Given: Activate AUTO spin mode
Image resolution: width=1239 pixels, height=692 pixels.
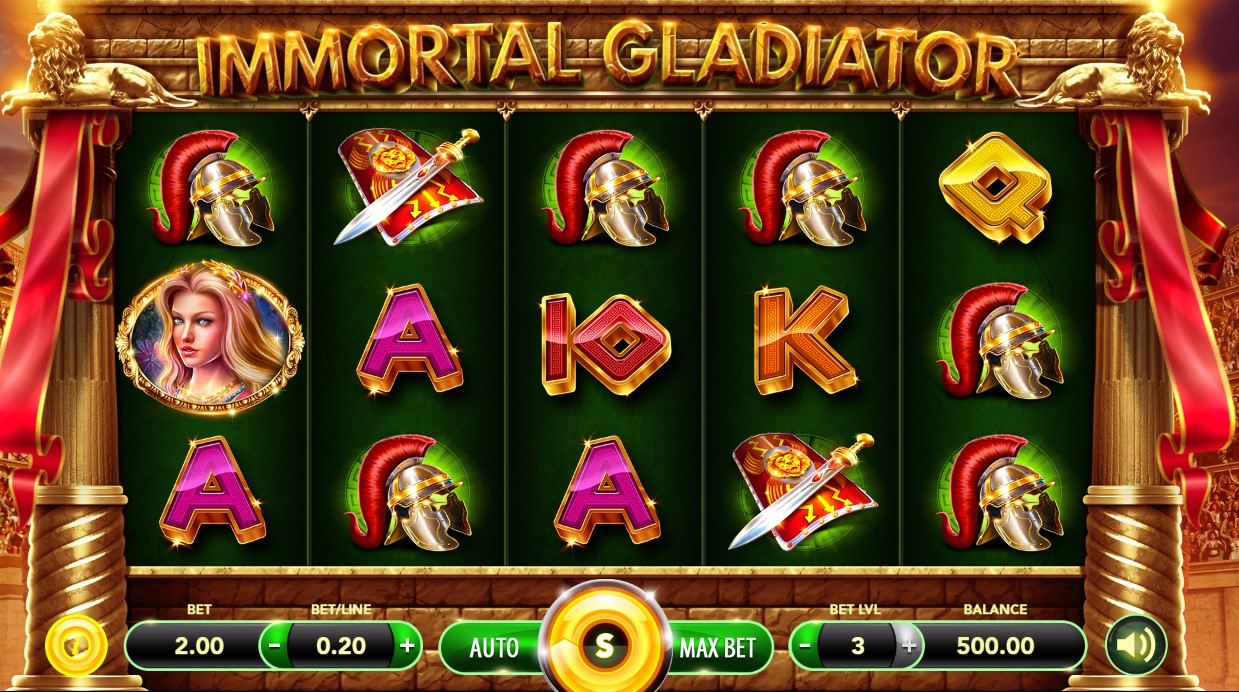Looking at the screenshot, I should 494,647.
